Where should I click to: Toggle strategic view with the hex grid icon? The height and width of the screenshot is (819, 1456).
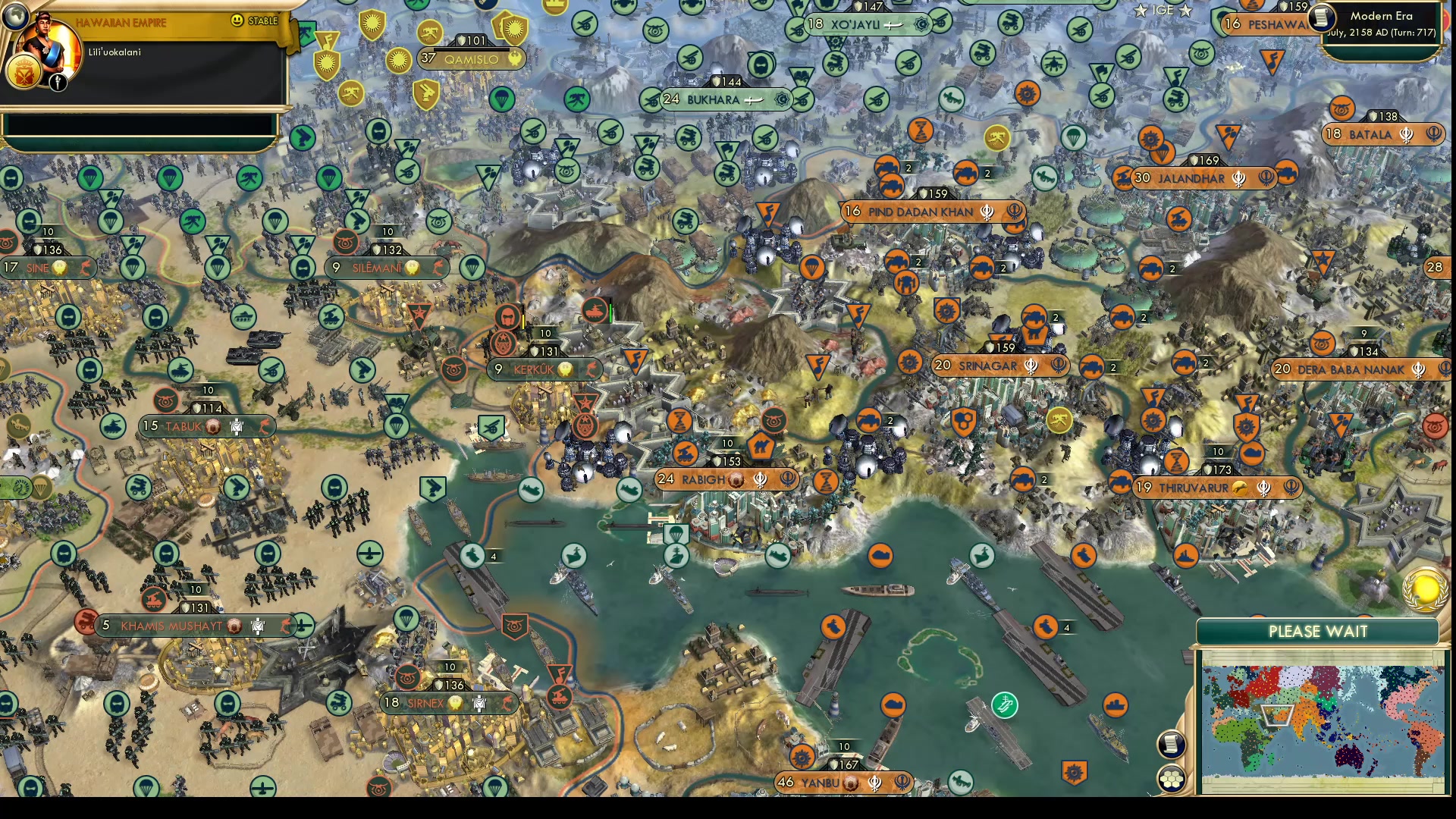point(1172,776)
